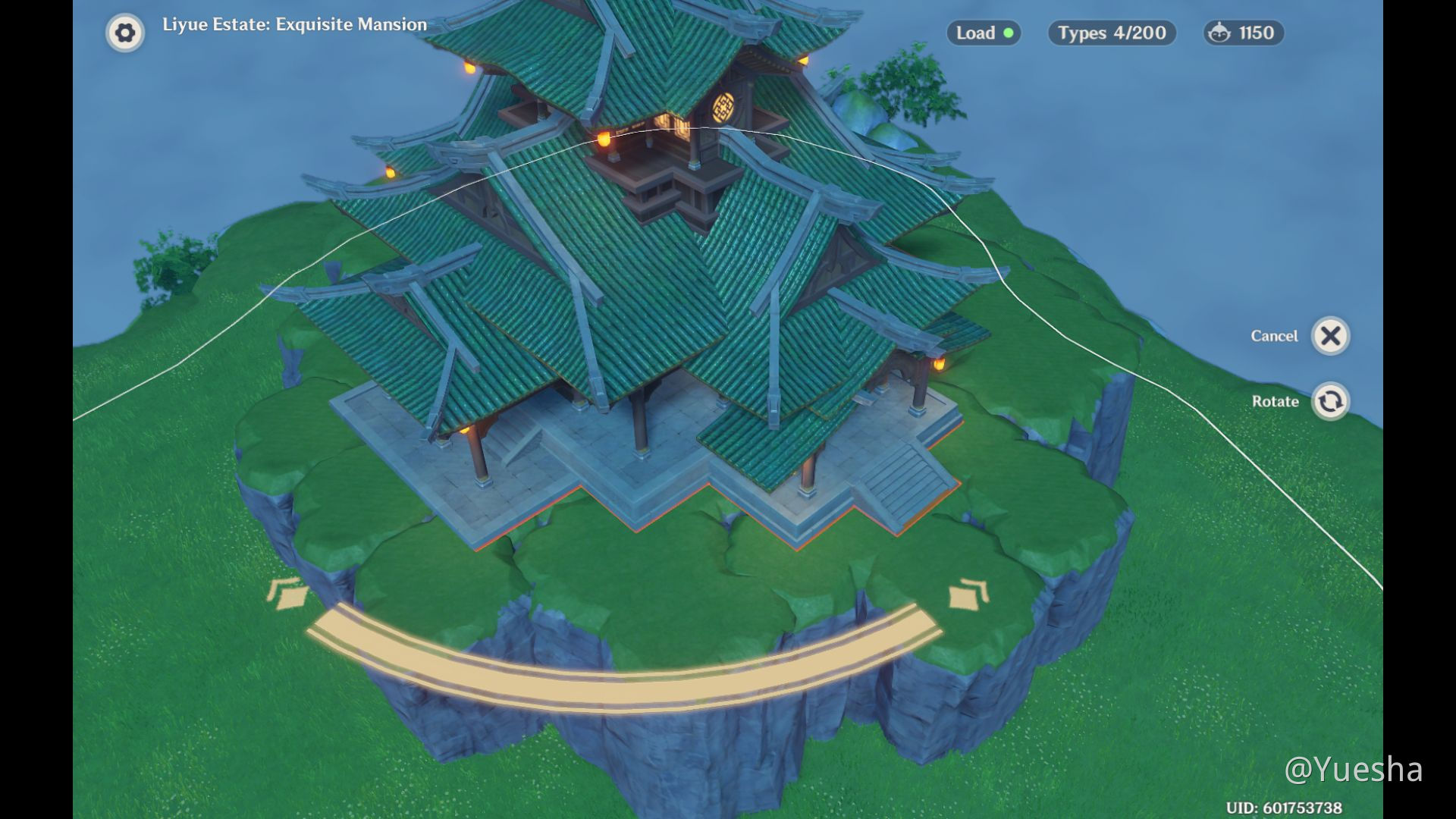Rotate the mansion with the Rotate button
Image resolution: width=1456 pixels, height=819 pixels.
coord(1330,401)
